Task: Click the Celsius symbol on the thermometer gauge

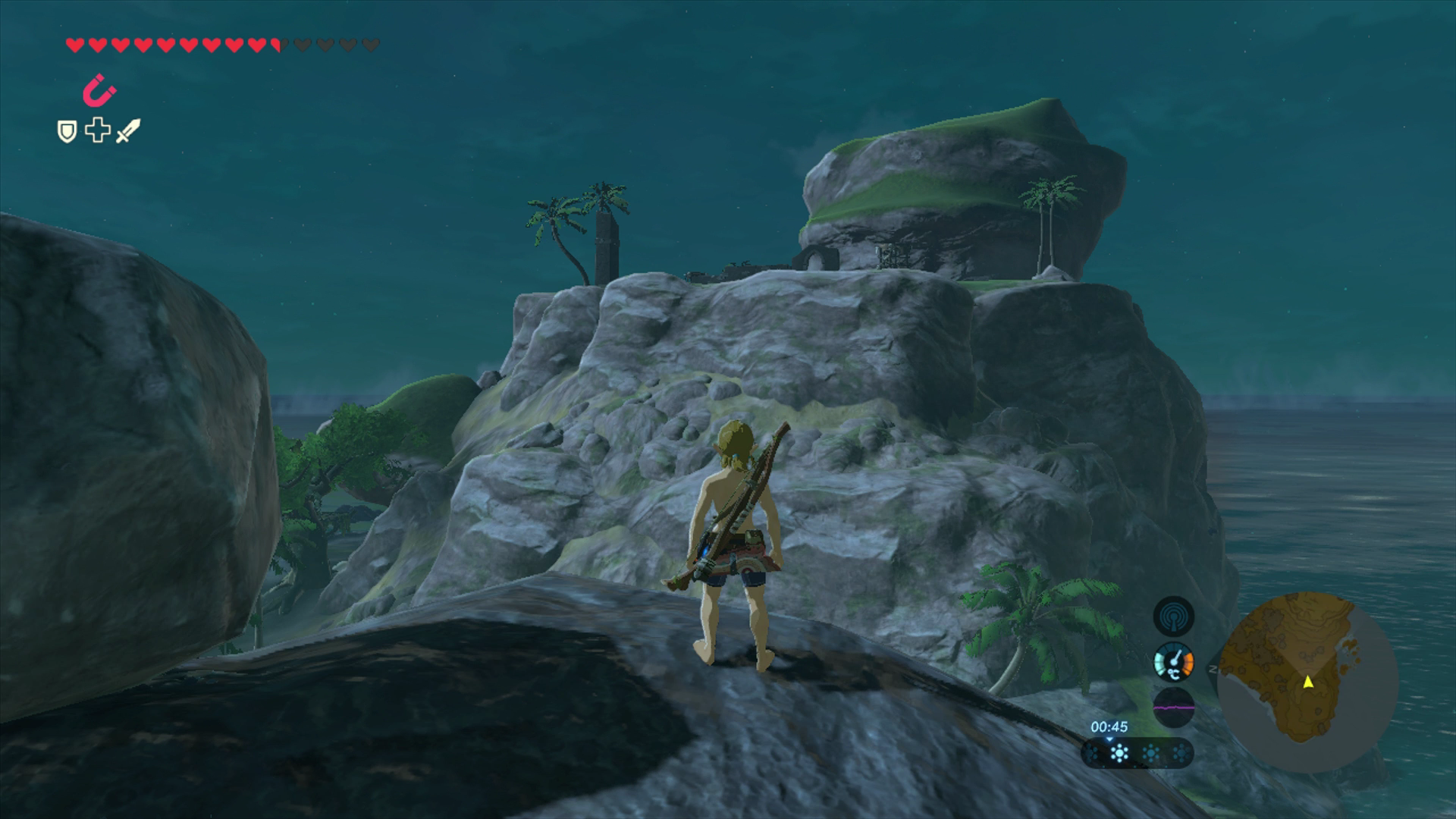Action: coord(1174,674)
